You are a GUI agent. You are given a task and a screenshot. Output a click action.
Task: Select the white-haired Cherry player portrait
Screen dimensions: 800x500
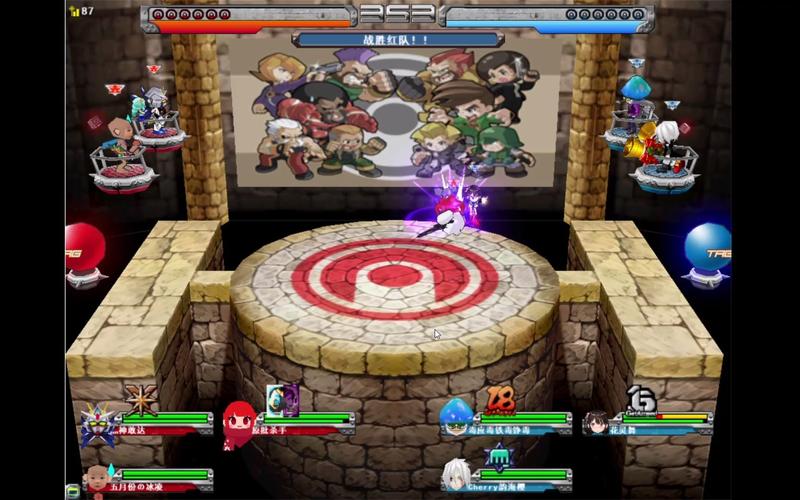tap(456, 474)
